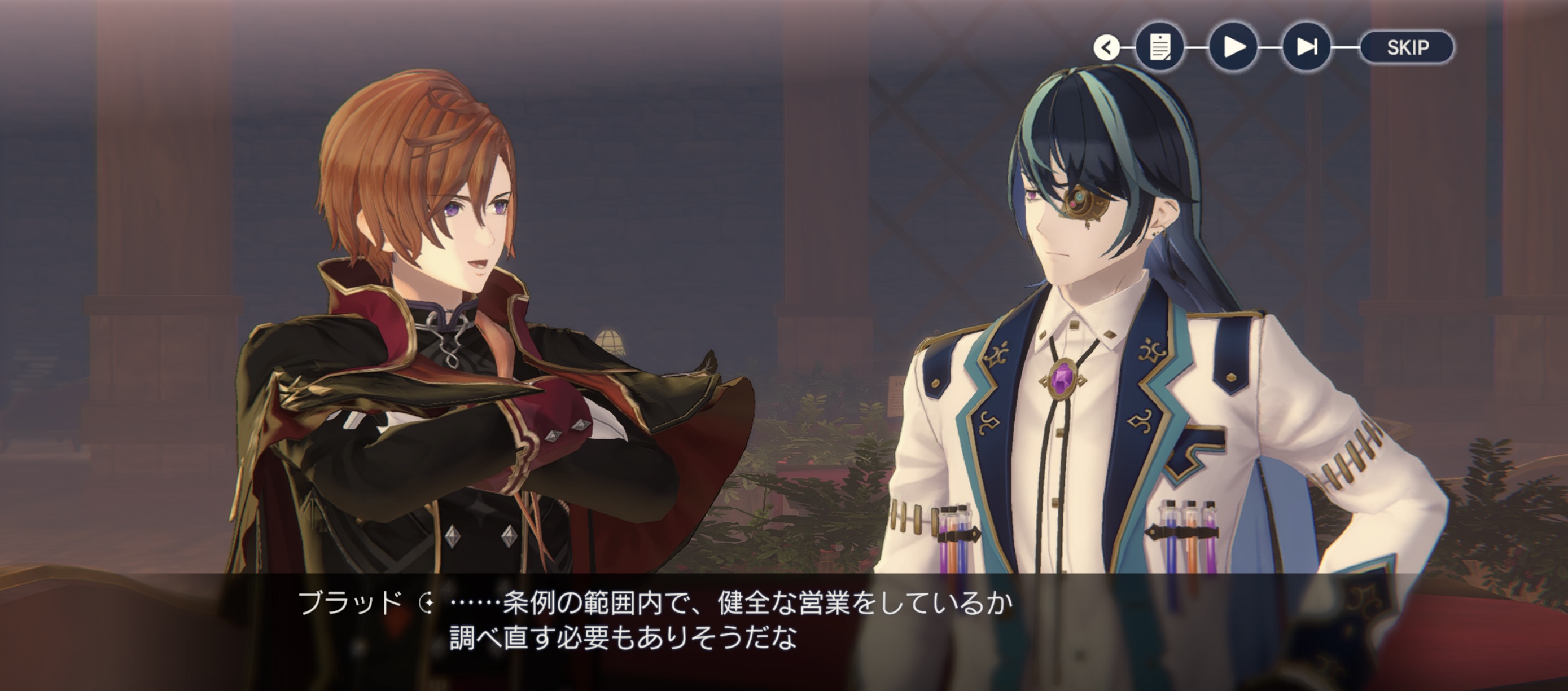This screenshot has width=1568, height=691.
Task: Activate the fast-forward button
Action: click(x=1306, y=47)
